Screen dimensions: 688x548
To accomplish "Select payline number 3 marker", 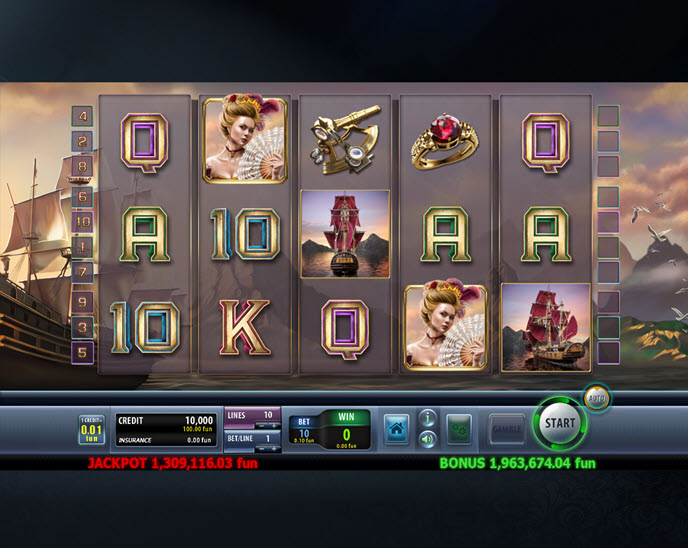I will point(83,325).
